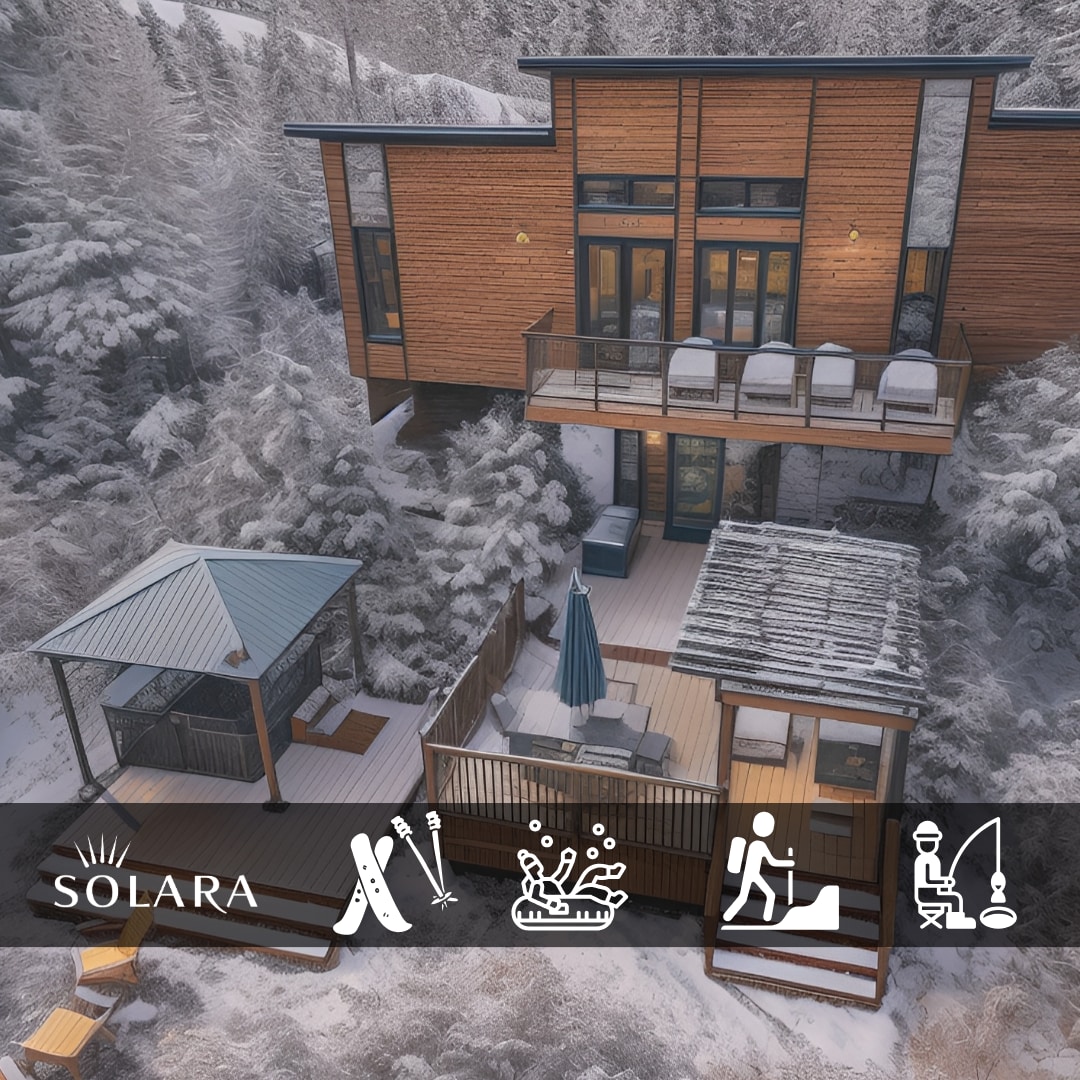This screenshot has height=1080, width=1080.
Task: Select the skis and poles icon
Action: tap(393, 873)
